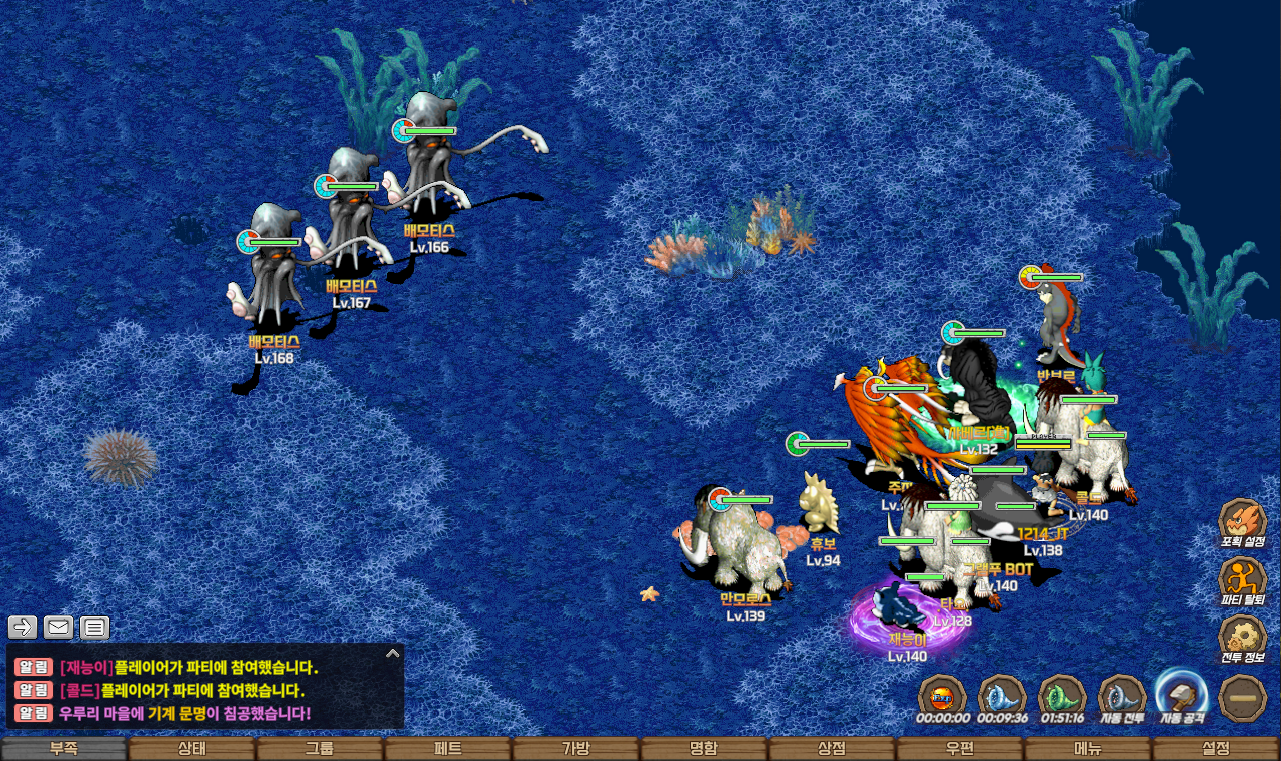Open the 설정 (settings) menu

click(x=1216, y=749)
